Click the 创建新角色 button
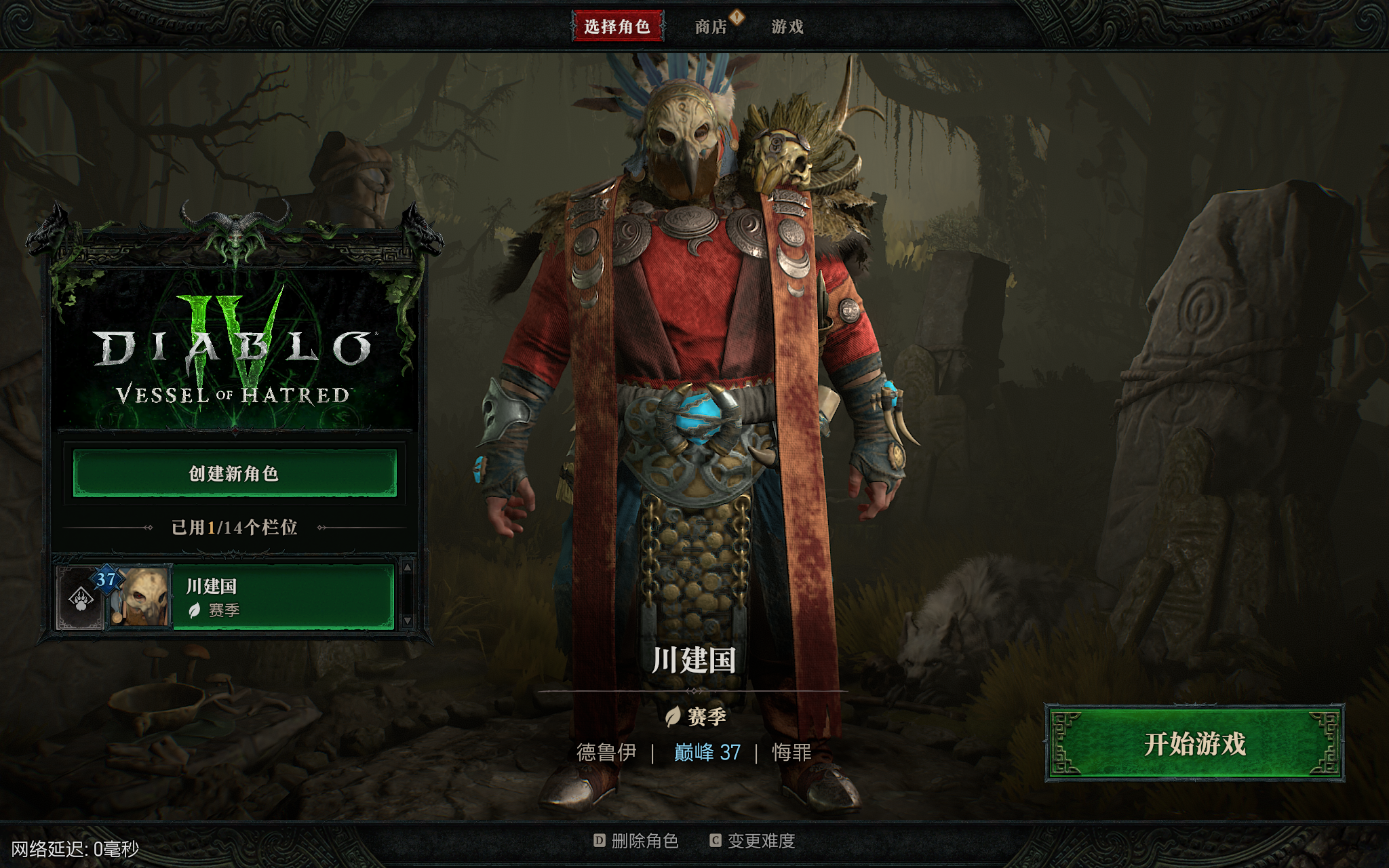The image size is (1389, 868). click(235, 473)
